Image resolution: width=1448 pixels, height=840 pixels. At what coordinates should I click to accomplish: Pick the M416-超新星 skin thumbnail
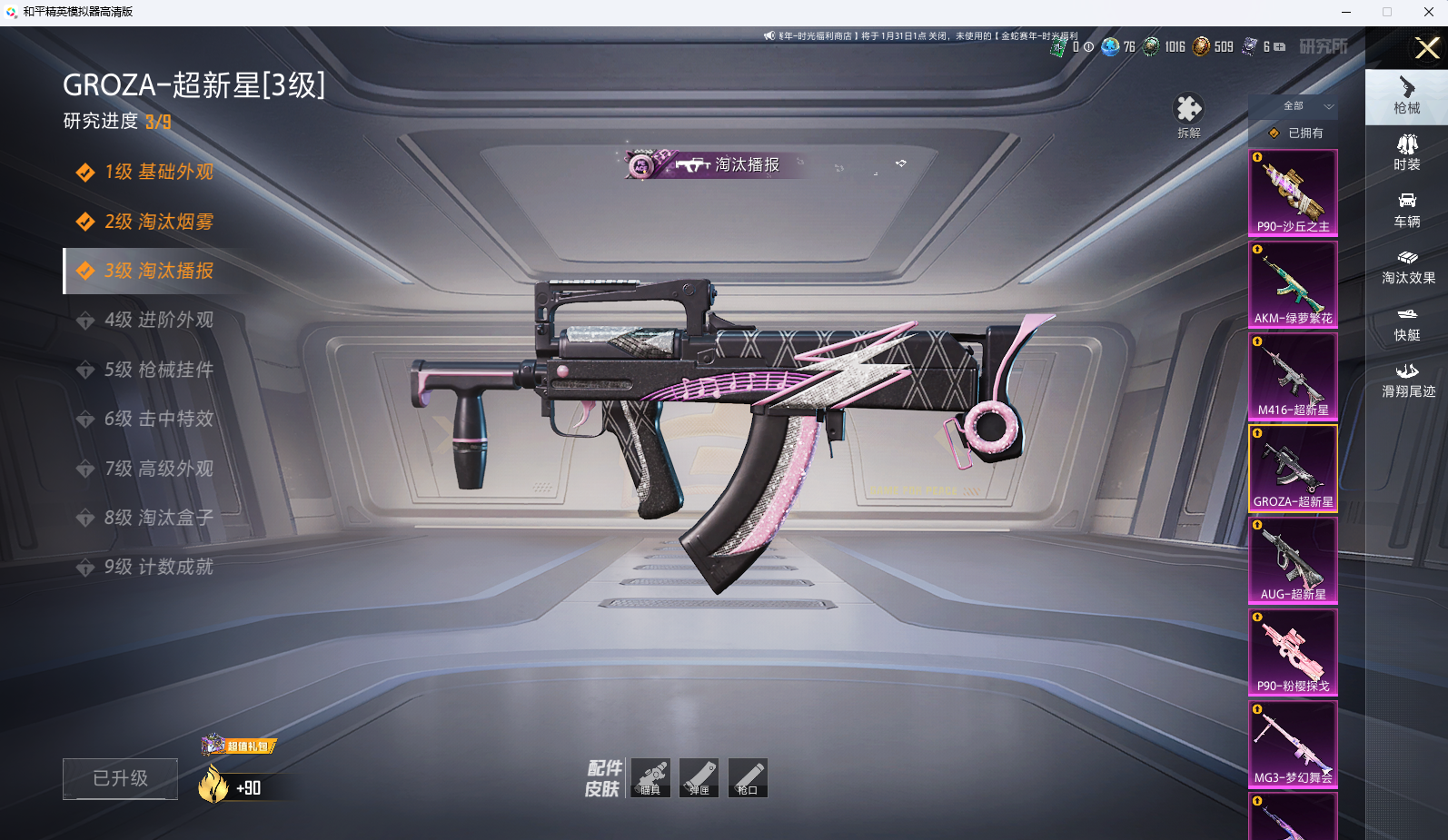click(x=1293, y=376)
